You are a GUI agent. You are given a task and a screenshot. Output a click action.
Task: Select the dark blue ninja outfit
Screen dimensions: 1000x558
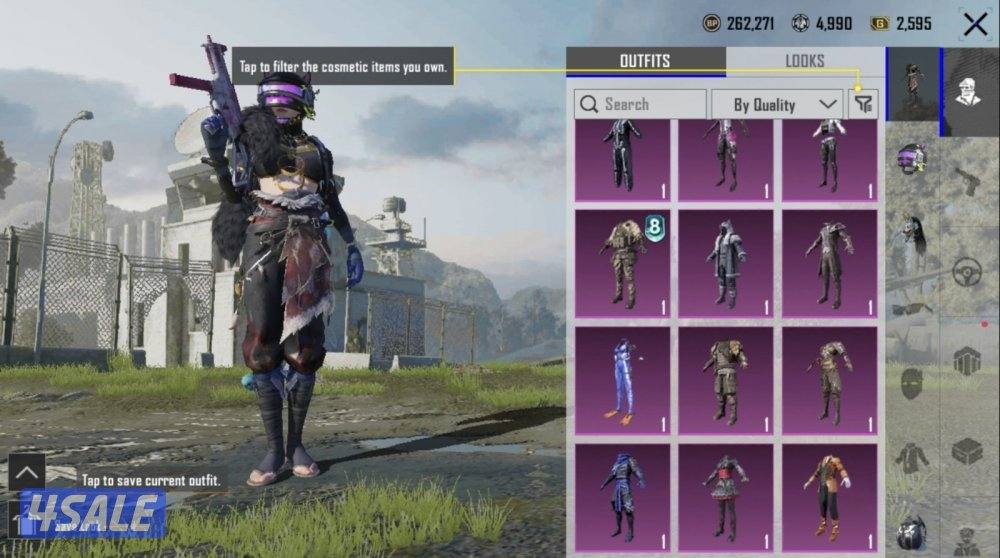622,496
